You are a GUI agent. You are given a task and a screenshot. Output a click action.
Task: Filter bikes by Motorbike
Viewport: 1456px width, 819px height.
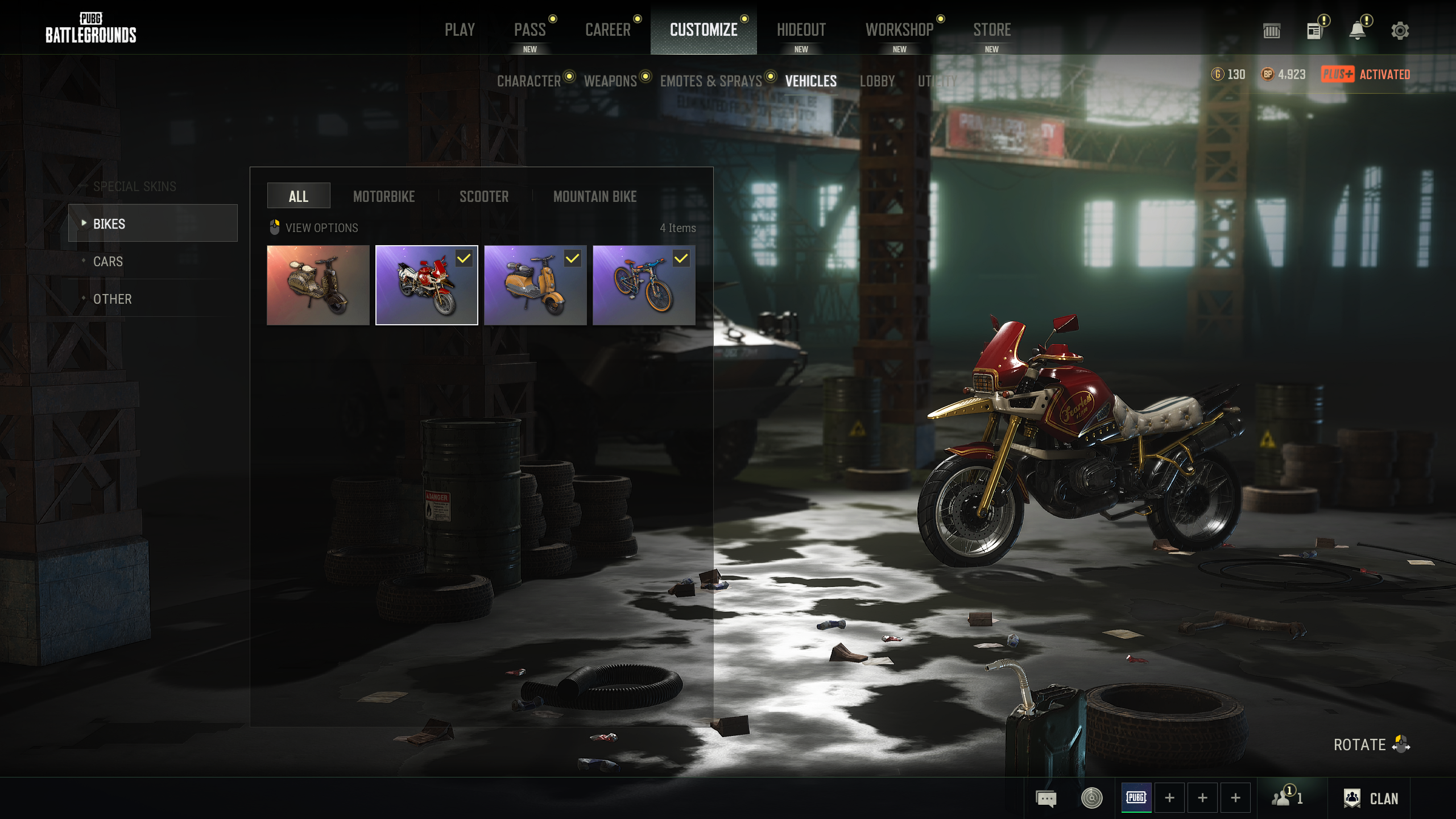384,197
